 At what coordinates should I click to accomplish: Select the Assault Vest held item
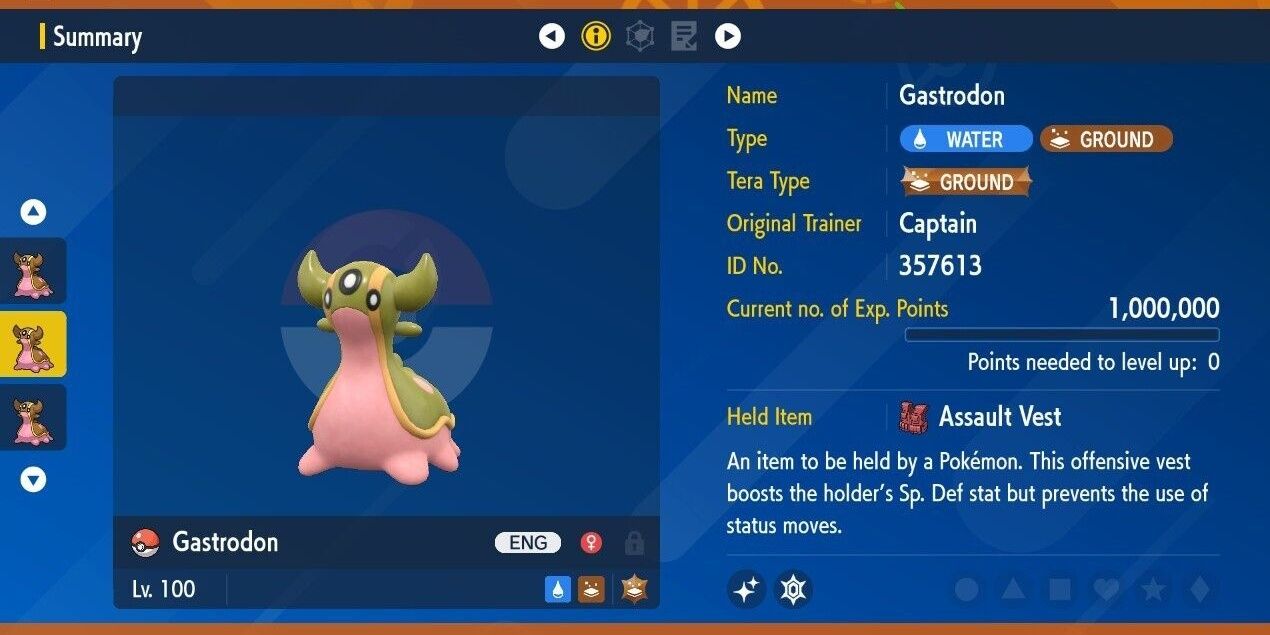point(1000,417)
